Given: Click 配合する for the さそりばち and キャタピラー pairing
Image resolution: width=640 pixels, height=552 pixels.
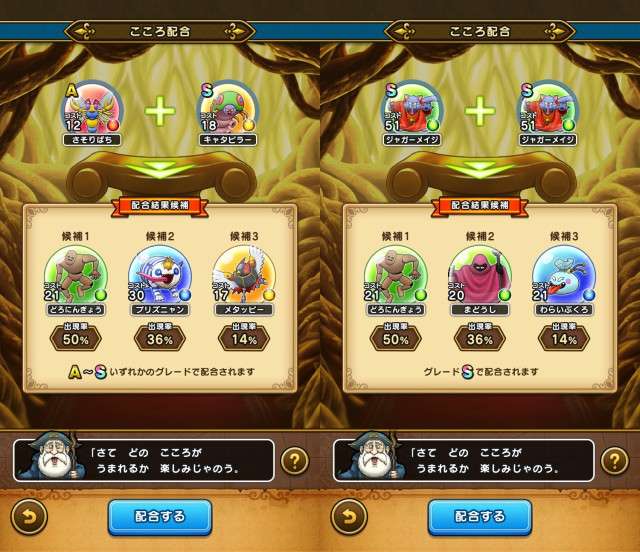Looking at the screenshot, I should point(160,517).
